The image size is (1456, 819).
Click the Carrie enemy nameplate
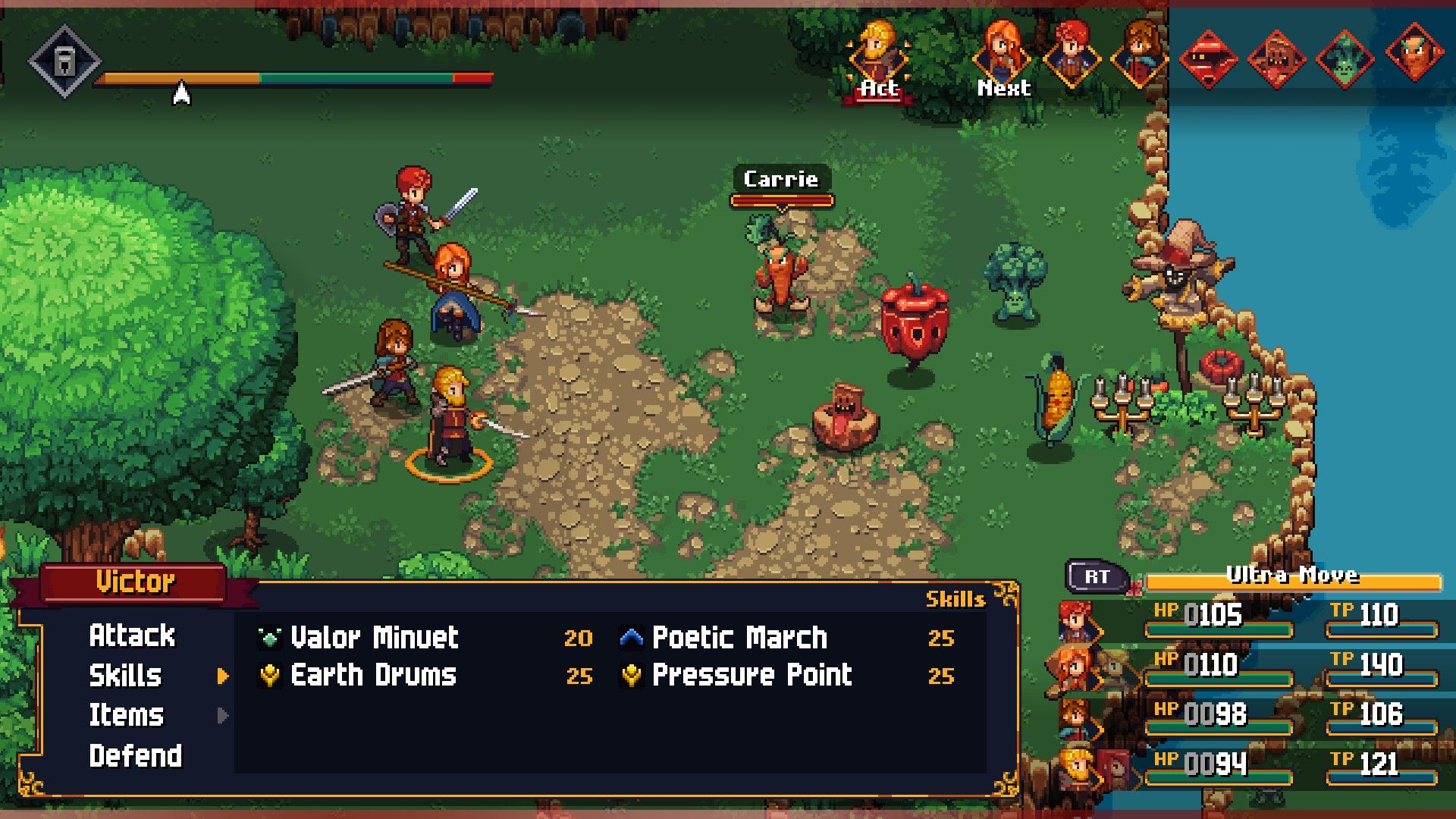point(781,180)
